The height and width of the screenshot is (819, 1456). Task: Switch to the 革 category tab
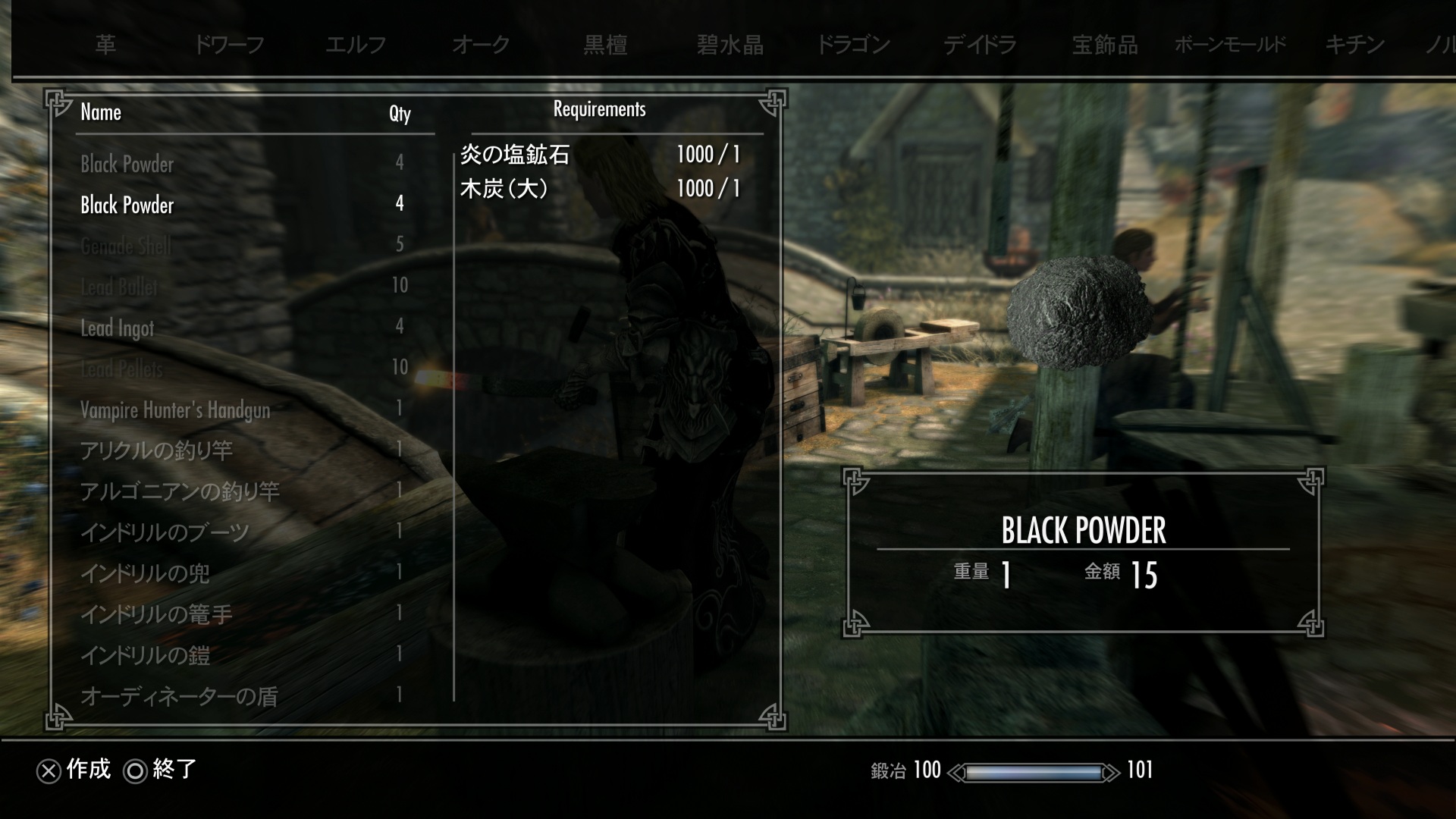pyautogui.click(x=105, y=45)
